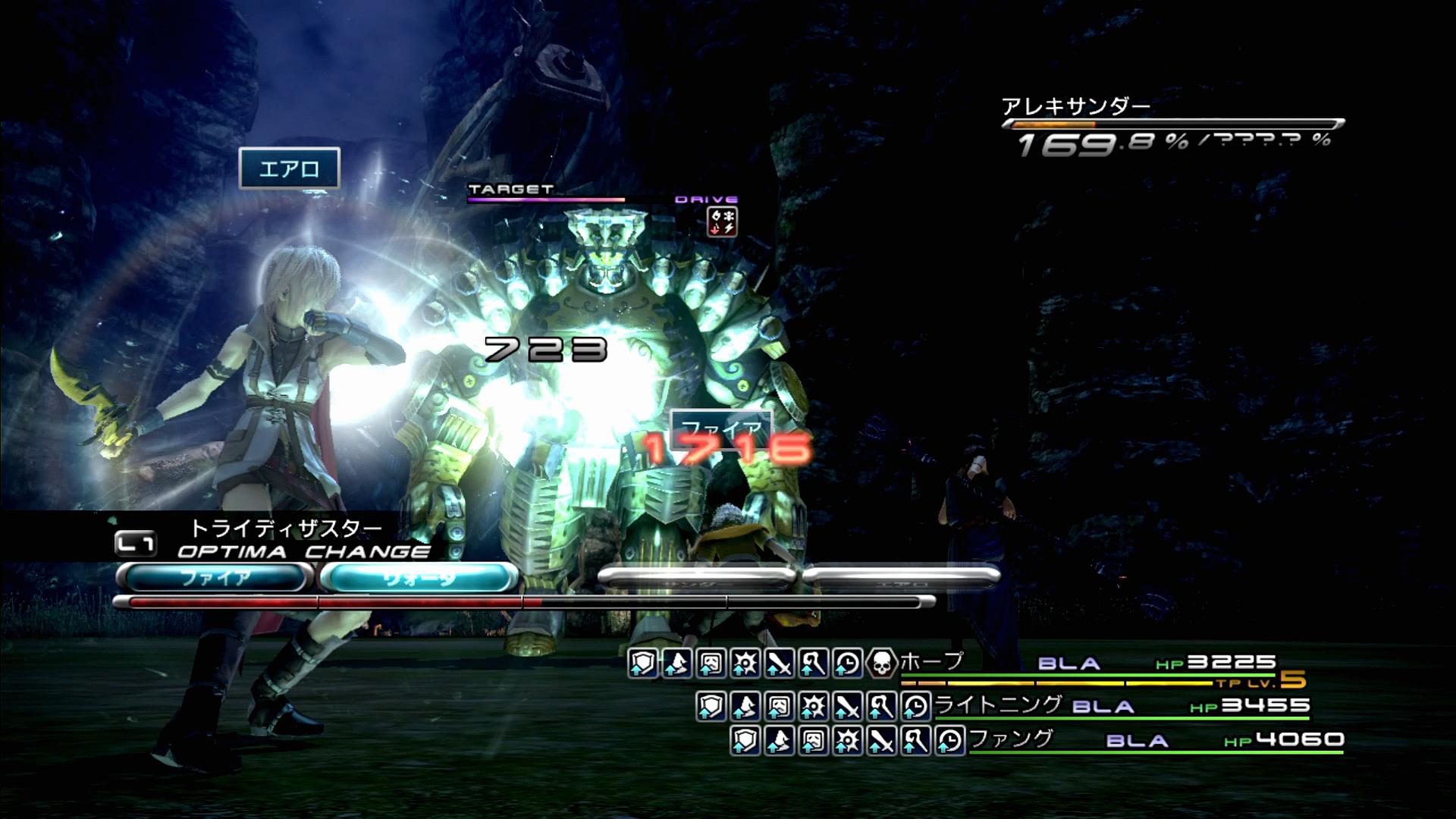Inspect the Bravery sword icon on ファング's row
Image resolution: width=1456 pixels, height=819 pixels.
(881, 741)
